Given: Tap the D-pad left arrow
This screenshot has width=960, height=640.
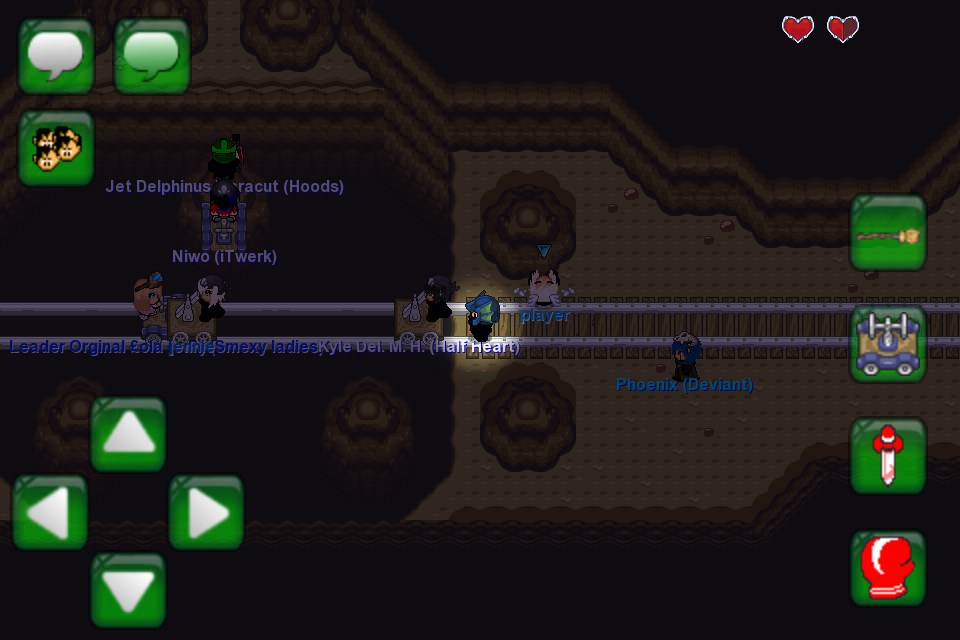Looking at the screenshot, I should pyautogui.click(x=50, y=512).
